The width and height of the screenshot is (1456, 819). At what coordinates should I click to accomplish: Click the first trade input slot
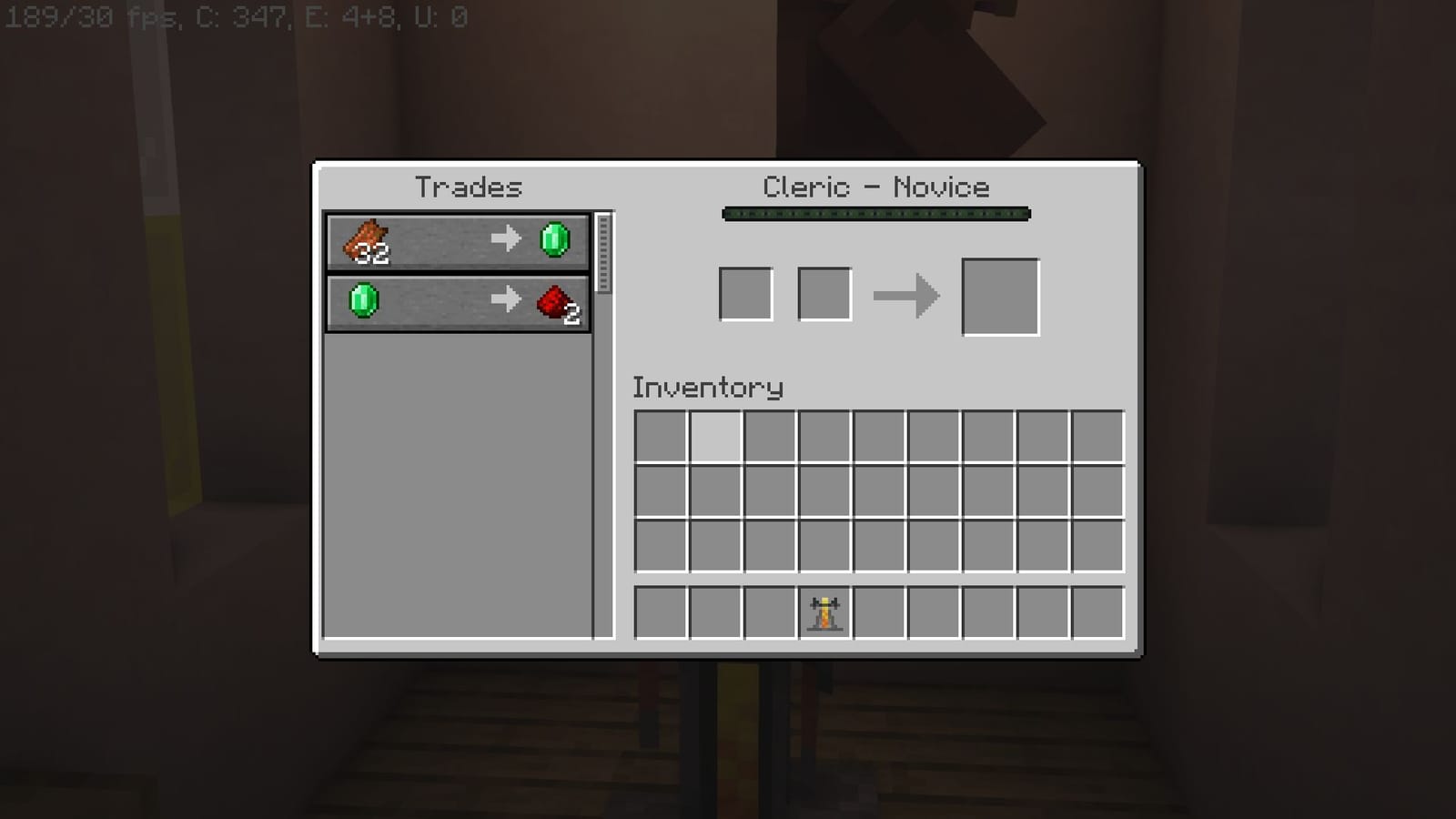click(744, 293)
